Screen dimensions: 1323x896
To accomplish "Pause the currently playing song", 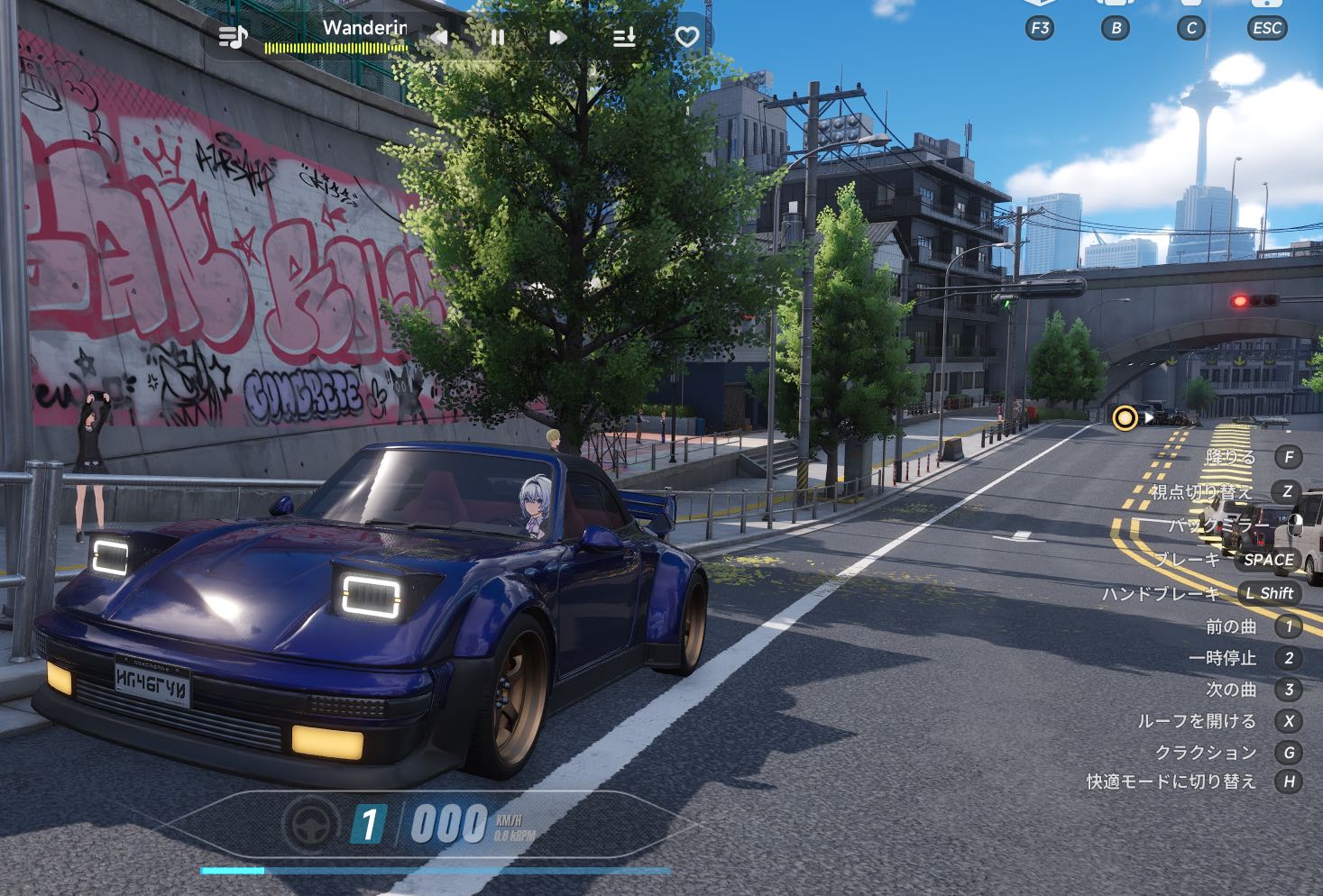I will click(498, 38).
